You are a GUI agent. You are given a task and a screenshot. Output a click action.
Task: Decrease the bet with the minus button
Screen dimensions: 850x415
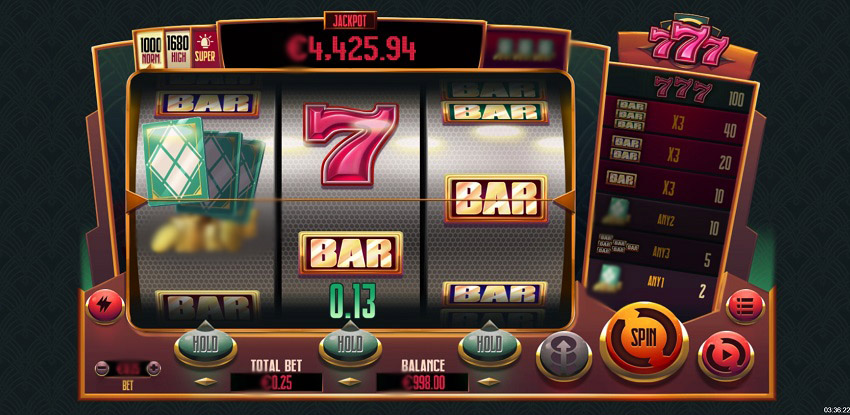(x=102, y=368)
